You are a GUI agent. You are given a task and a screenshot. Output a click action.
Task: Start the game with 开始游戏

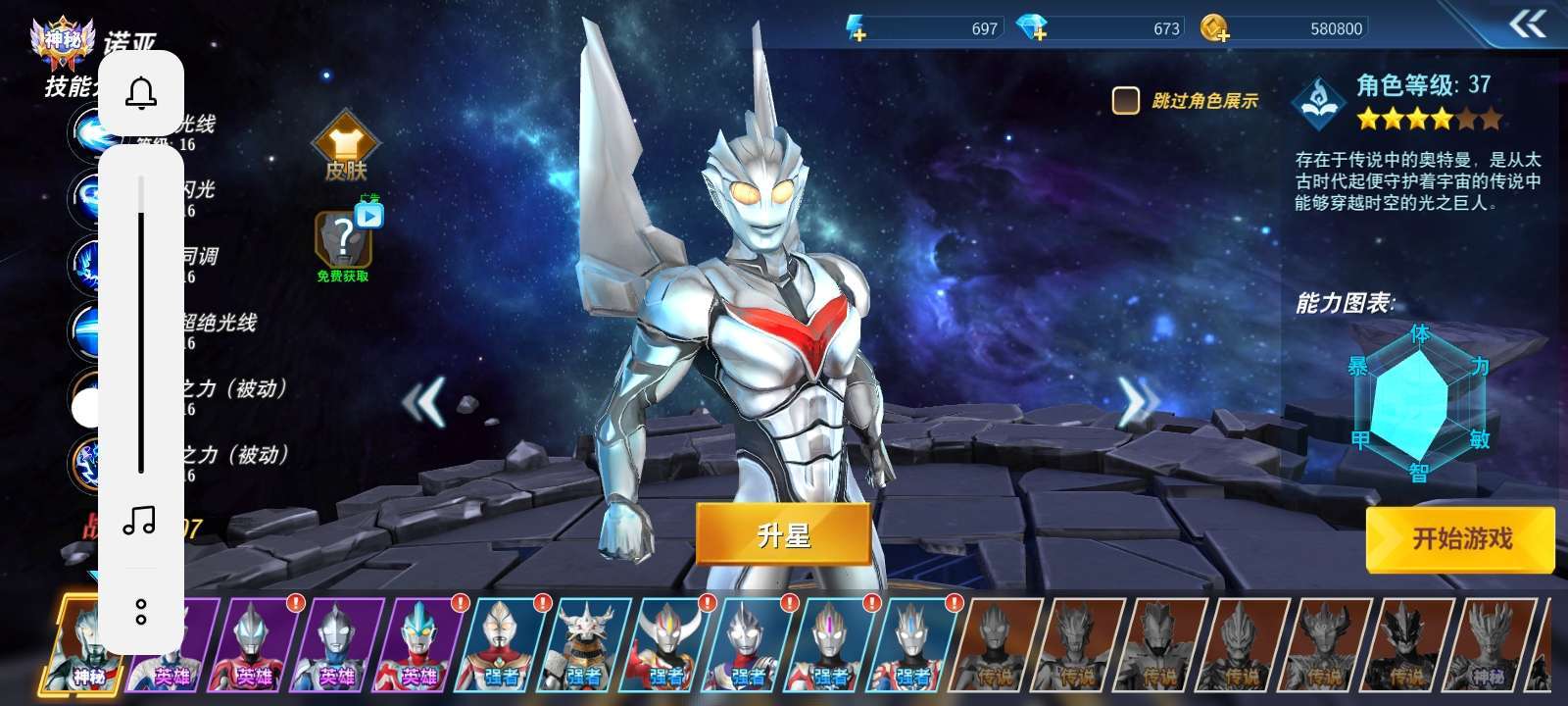coord(1460,538)
